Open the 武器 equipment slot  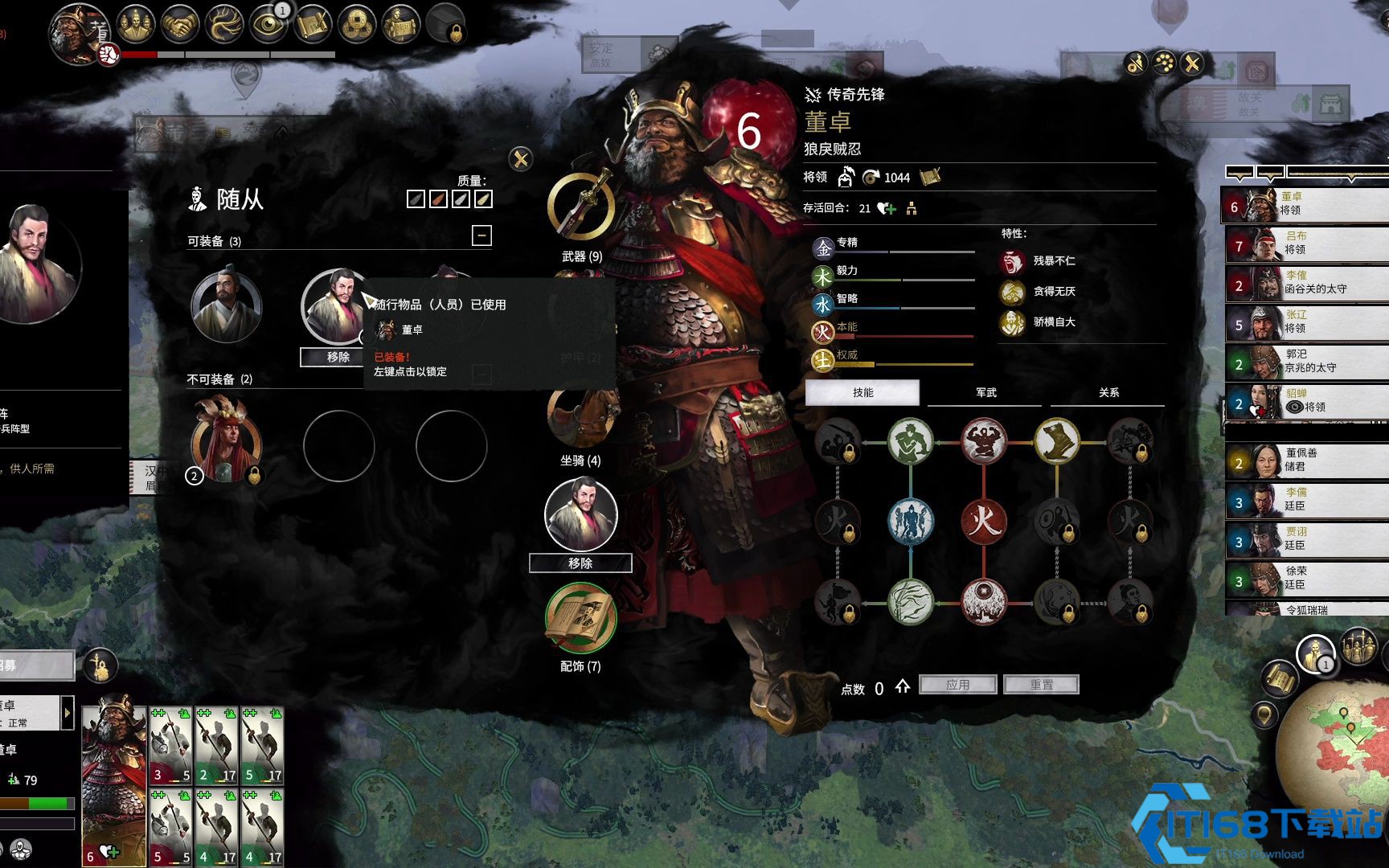581,206
